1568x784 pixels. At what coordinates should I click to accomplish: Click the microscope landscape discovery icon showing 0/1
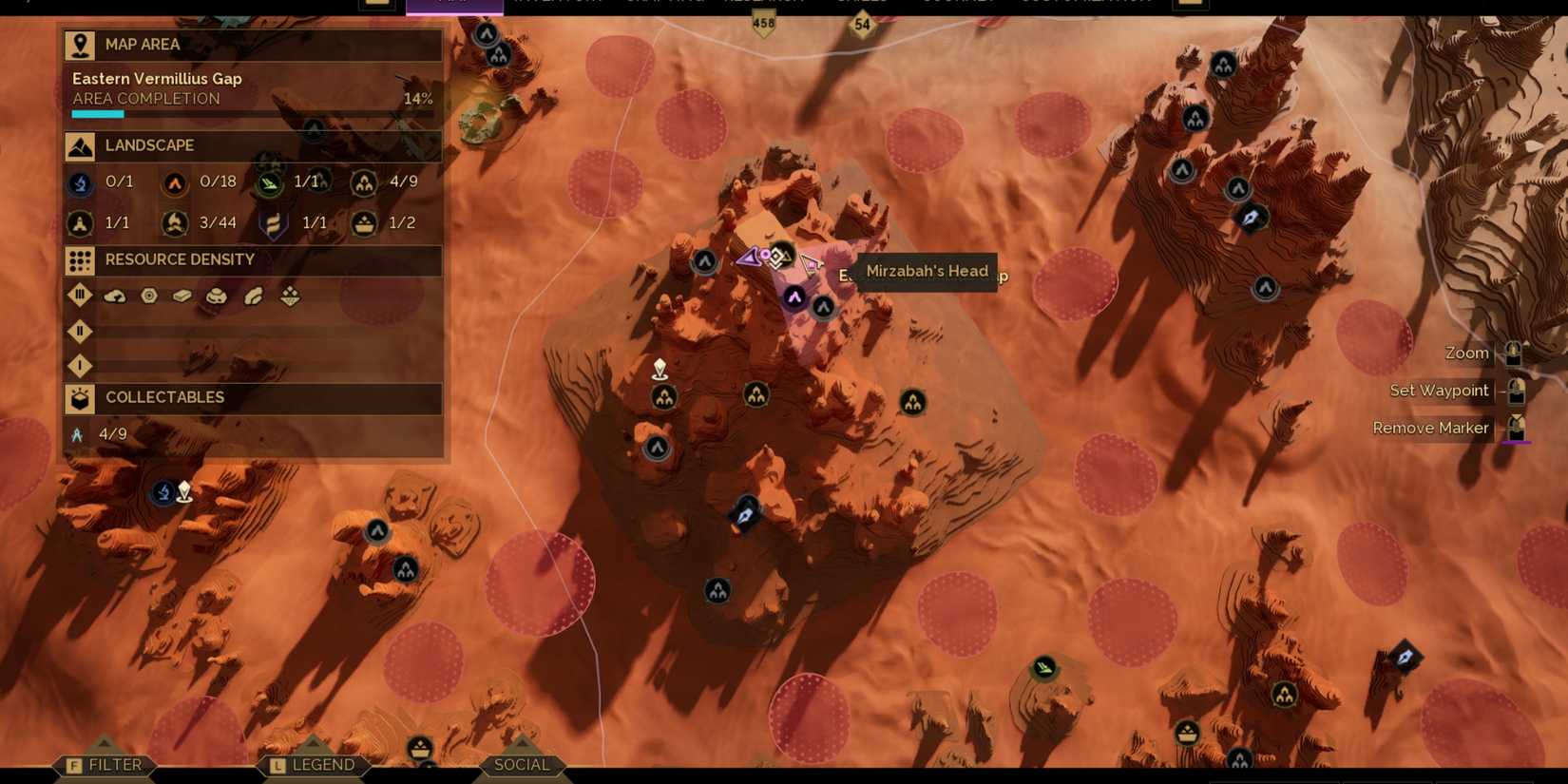point(80,182)
